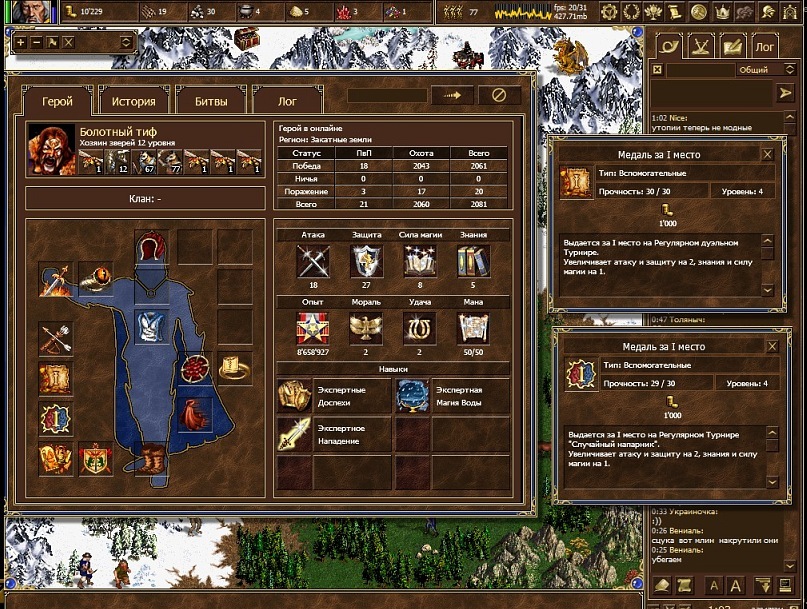
Task: Switch to the История tab
Action: tap(133, 101)
